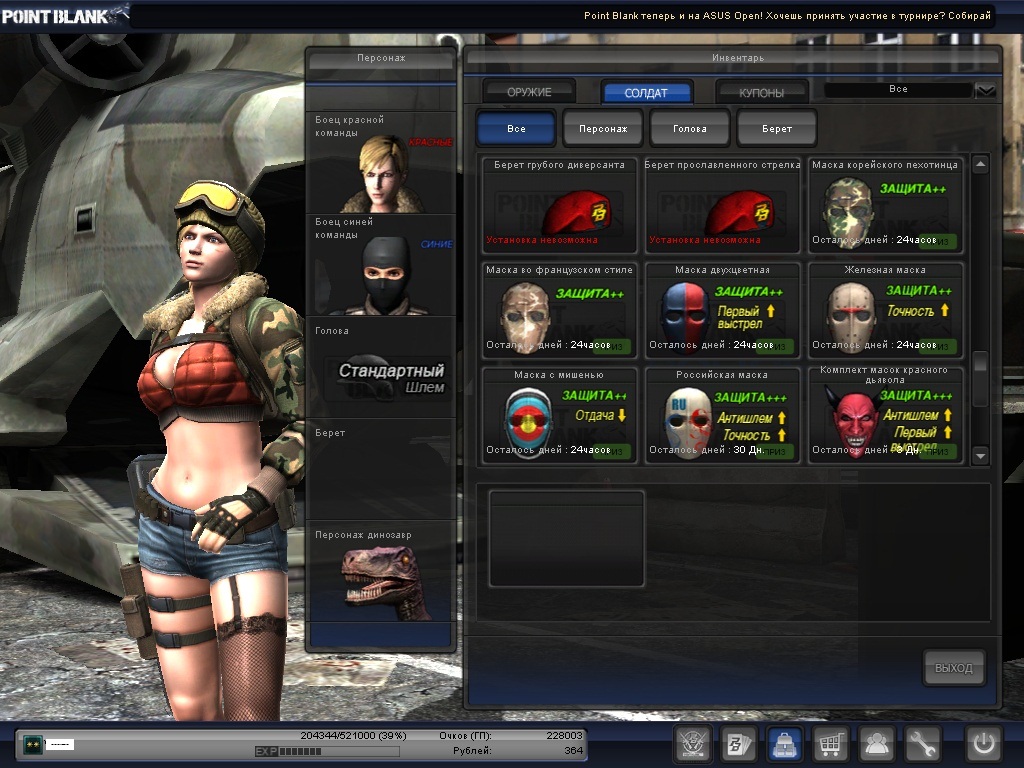Select the СОЛДАТ inventory tab
The image size is (1024, 768).
tap(646, 92)
